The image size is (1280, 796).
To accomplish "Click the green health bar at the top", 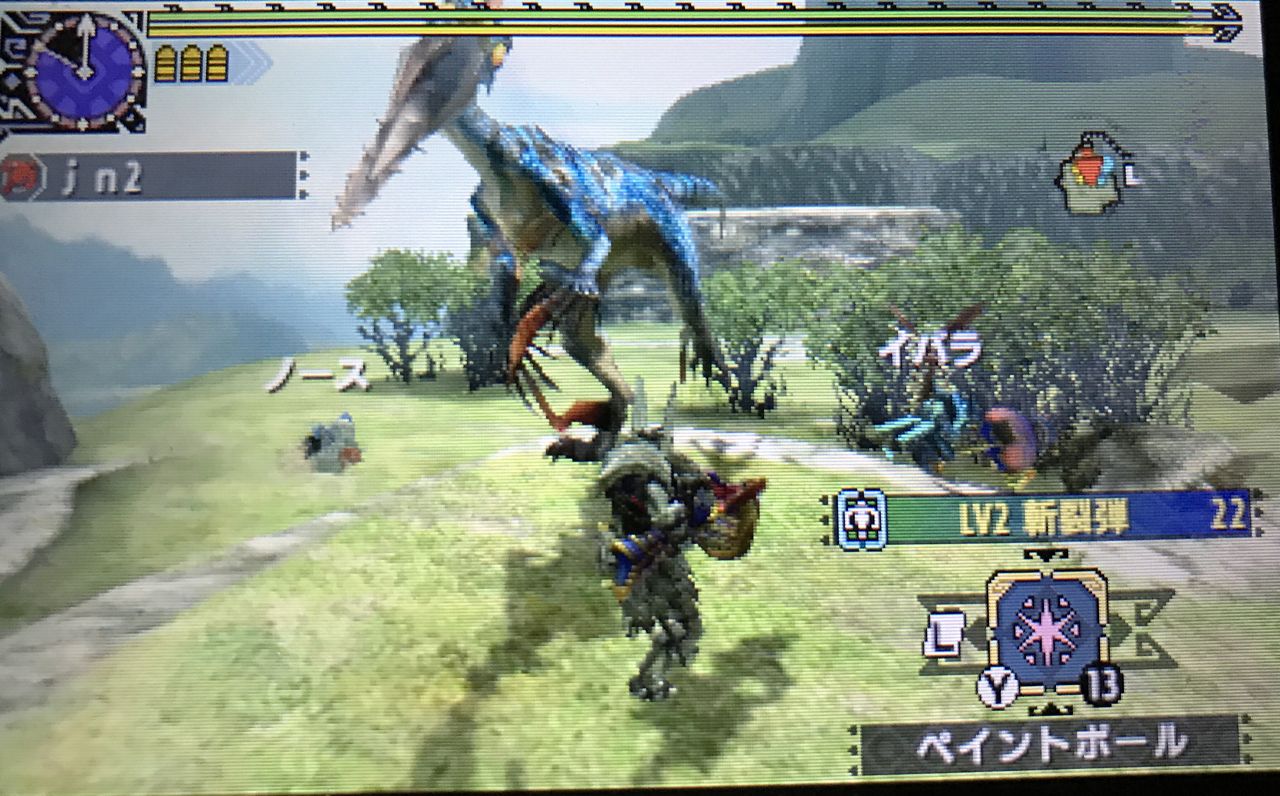I will click(x=600, y=15).
